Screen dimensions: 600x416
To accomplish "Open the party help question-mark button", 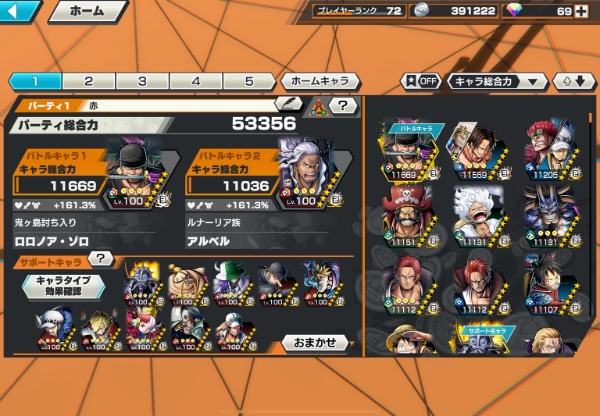I will [343, 105].
